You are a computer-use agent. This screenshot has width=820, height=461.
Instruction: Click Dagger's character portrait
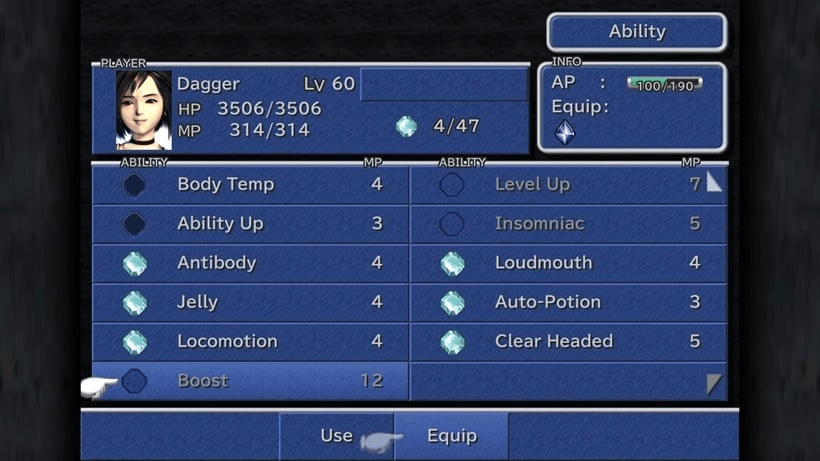click(143, 110)
